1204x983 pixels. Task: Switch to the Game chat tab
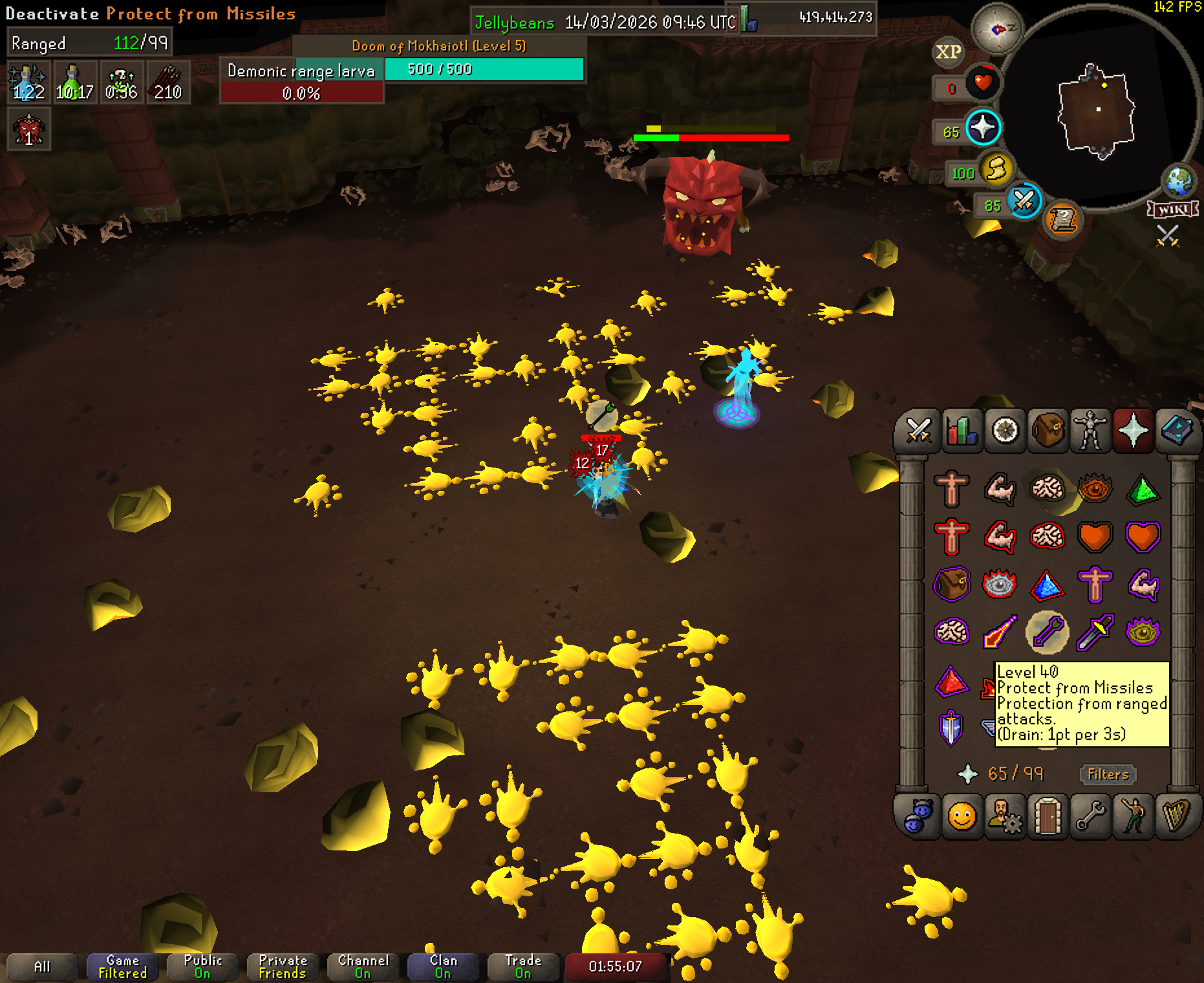[122, 967]
